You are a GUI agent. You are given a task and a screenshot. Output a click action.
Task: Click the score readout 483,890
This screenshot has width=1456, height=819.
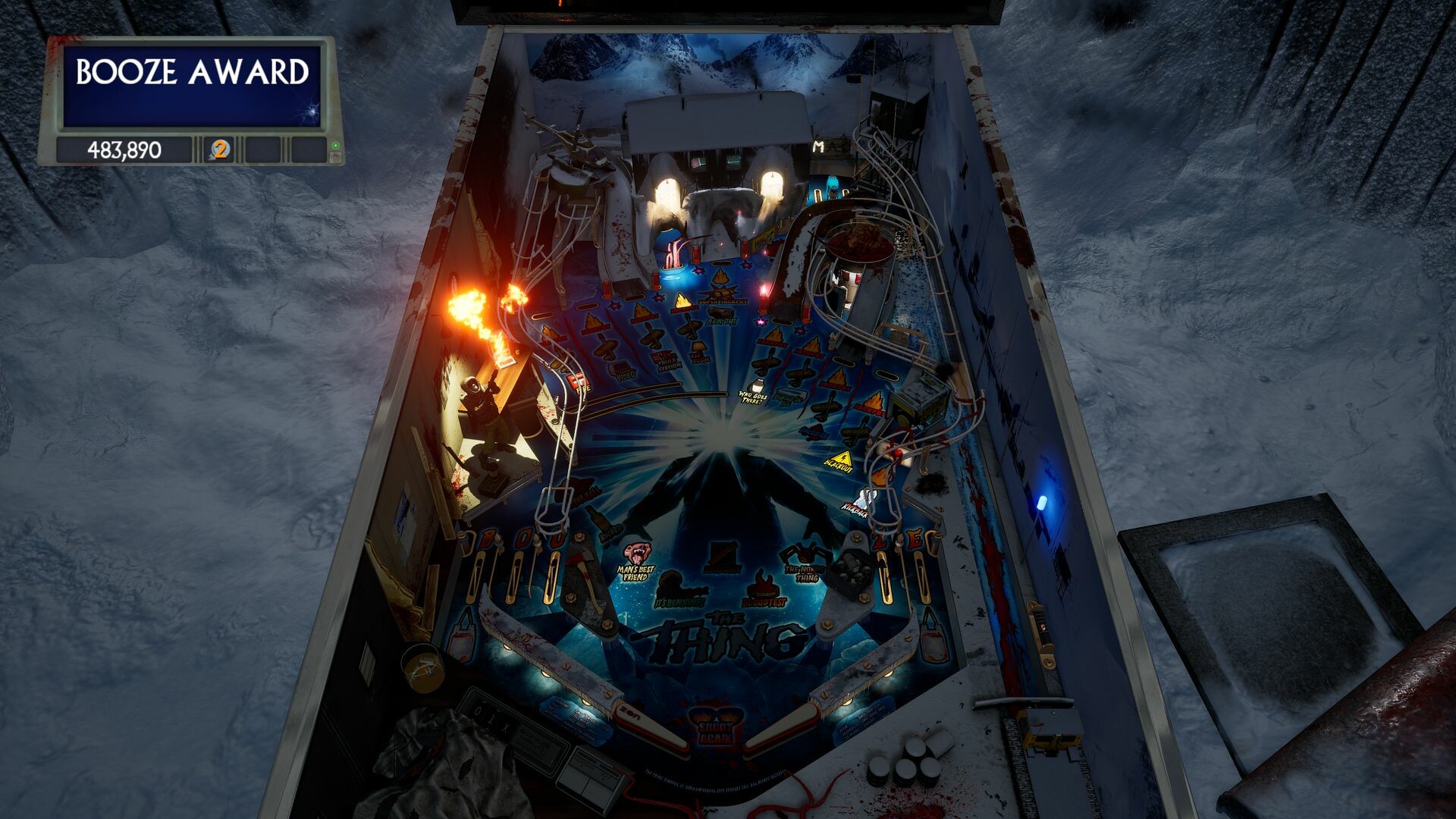click(125, 149)
